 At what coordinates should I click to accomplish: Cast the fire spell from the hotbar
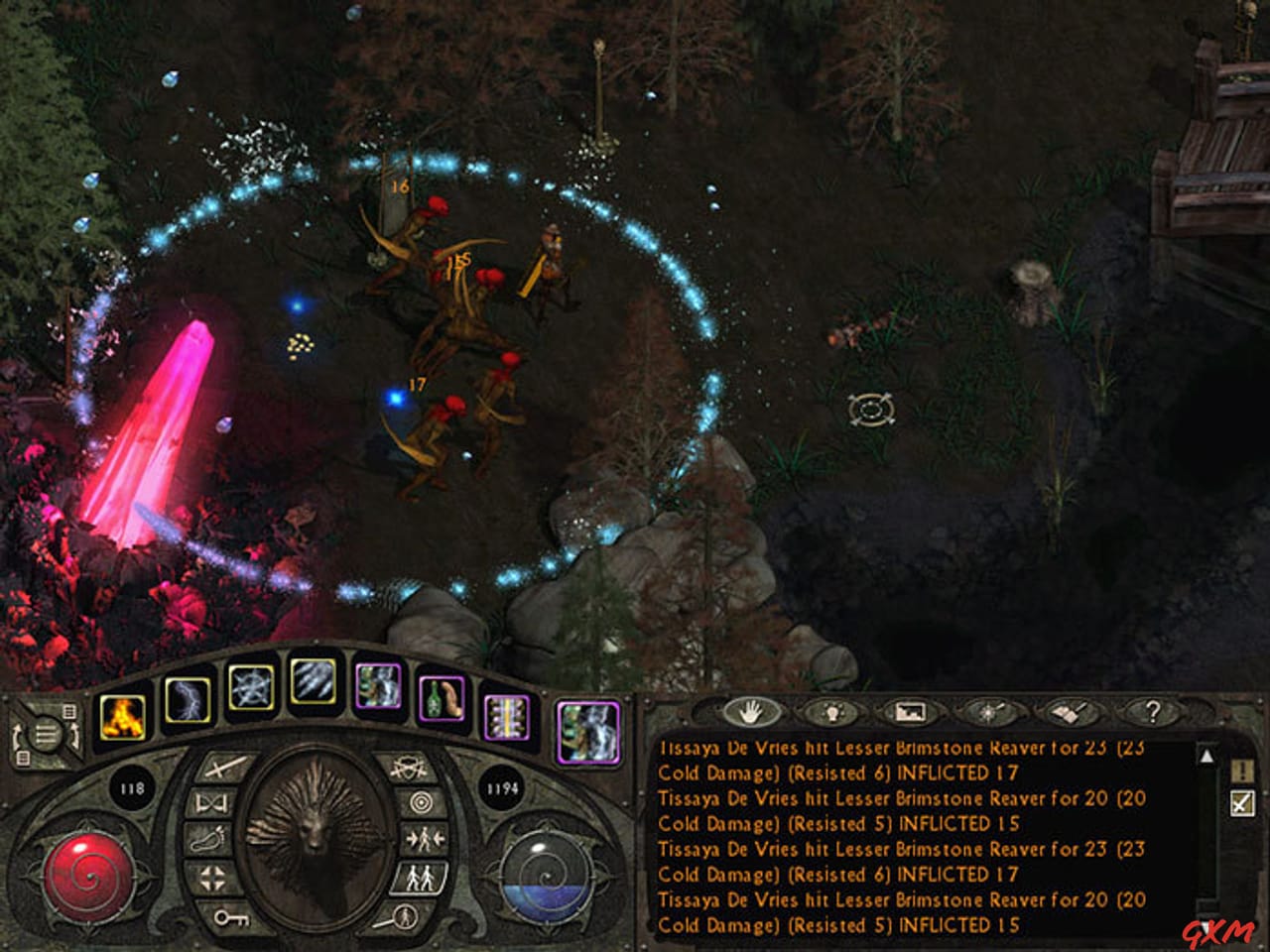click(x=121, y=718)
